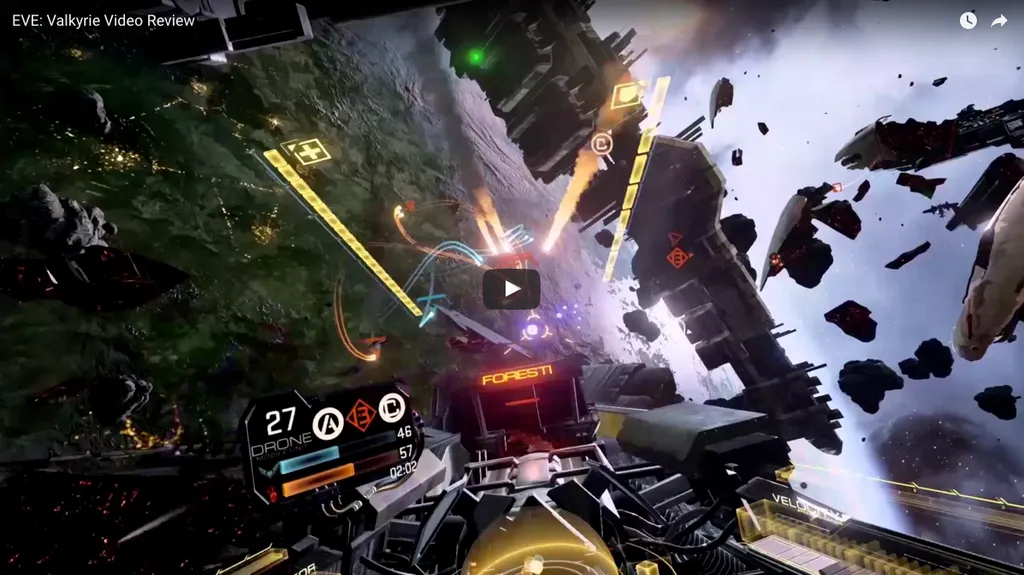This screenshot has width=1024, height=575.
Task: Target the yellow shield marker
Action: coord(627,95)
